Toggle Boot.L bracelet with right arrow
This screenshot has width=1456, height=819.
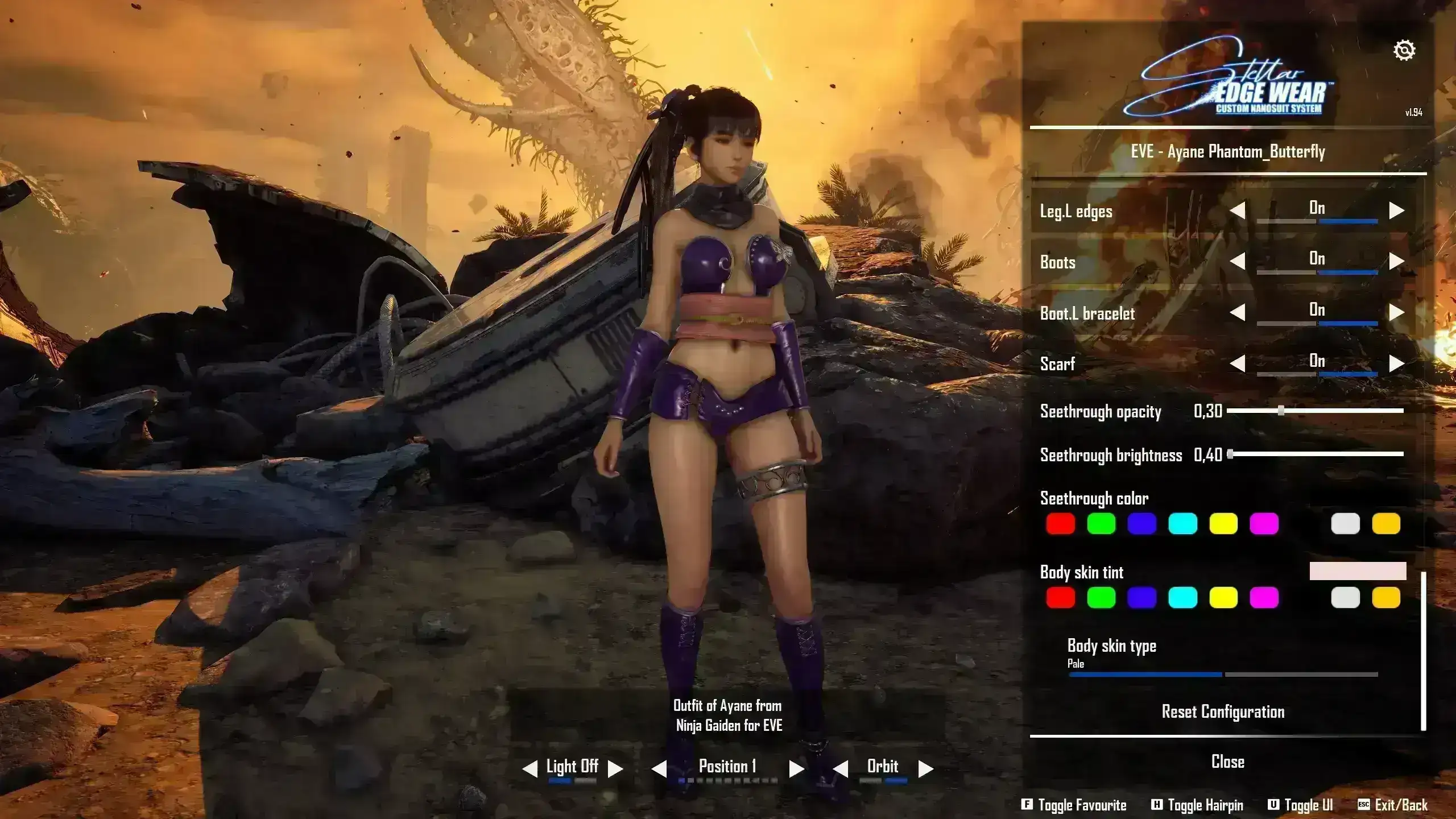[x=1396, y=312]
